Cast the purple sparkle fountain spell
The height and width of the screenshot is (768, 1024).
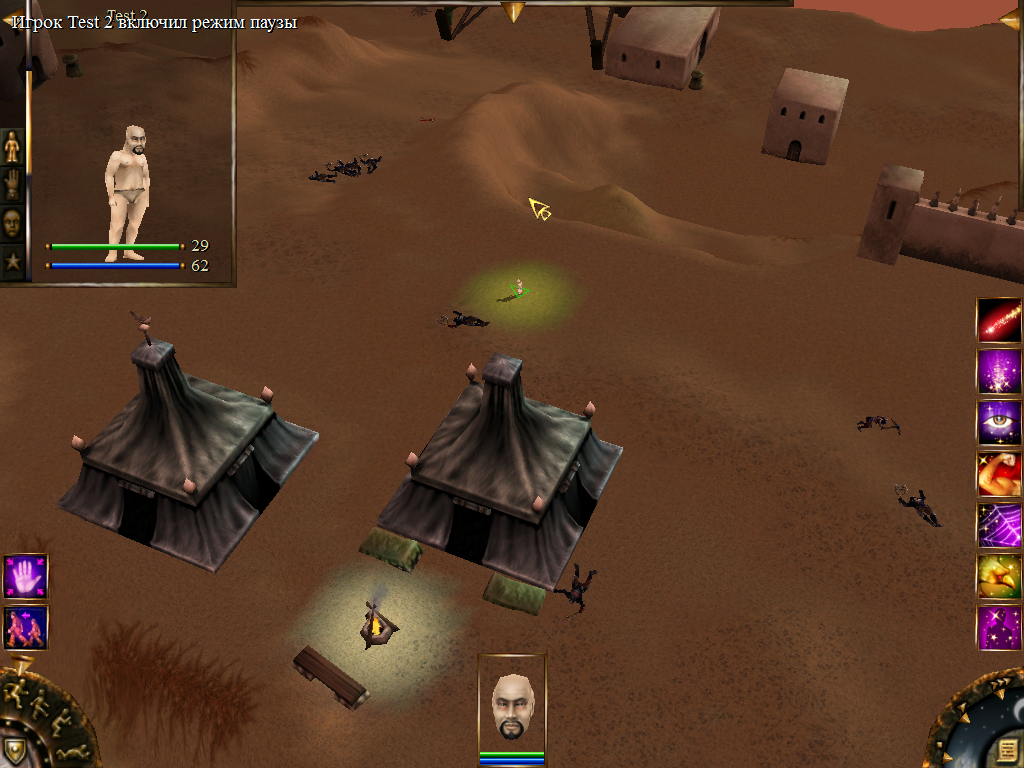click(x=998, y=371)
